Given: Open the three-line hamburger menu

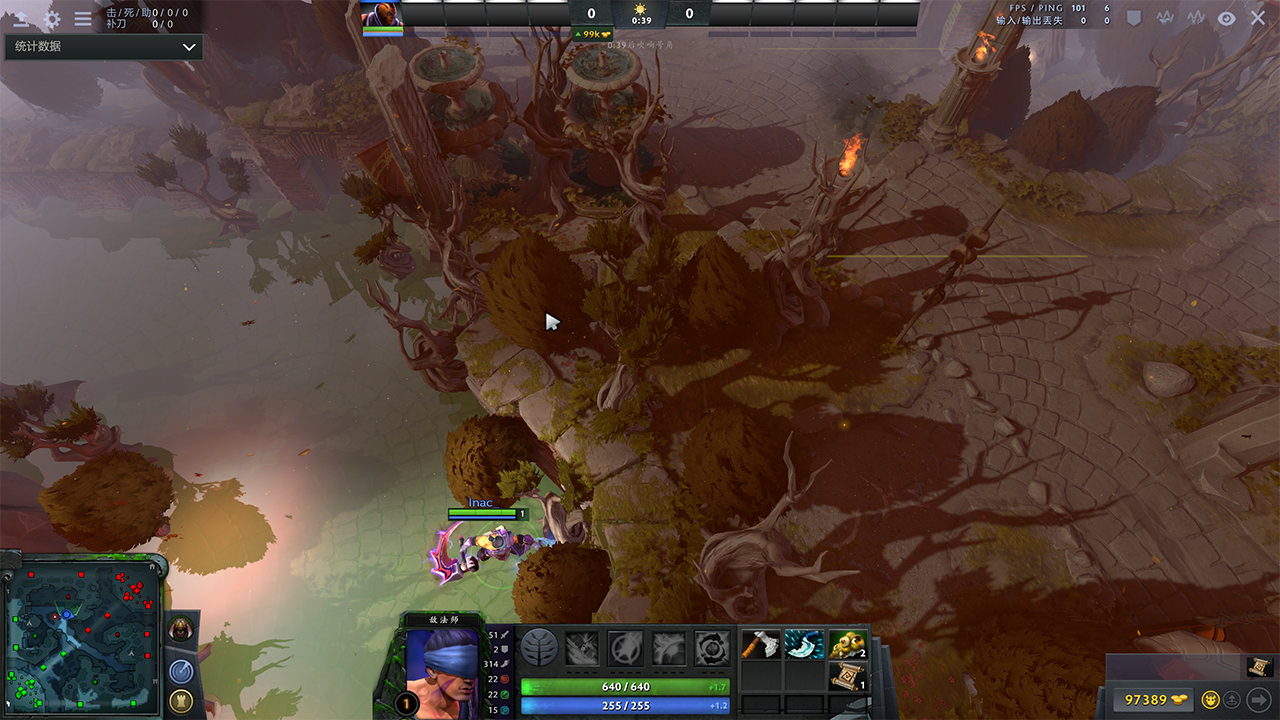Looking at the screenshot, I should pos(83,19).
